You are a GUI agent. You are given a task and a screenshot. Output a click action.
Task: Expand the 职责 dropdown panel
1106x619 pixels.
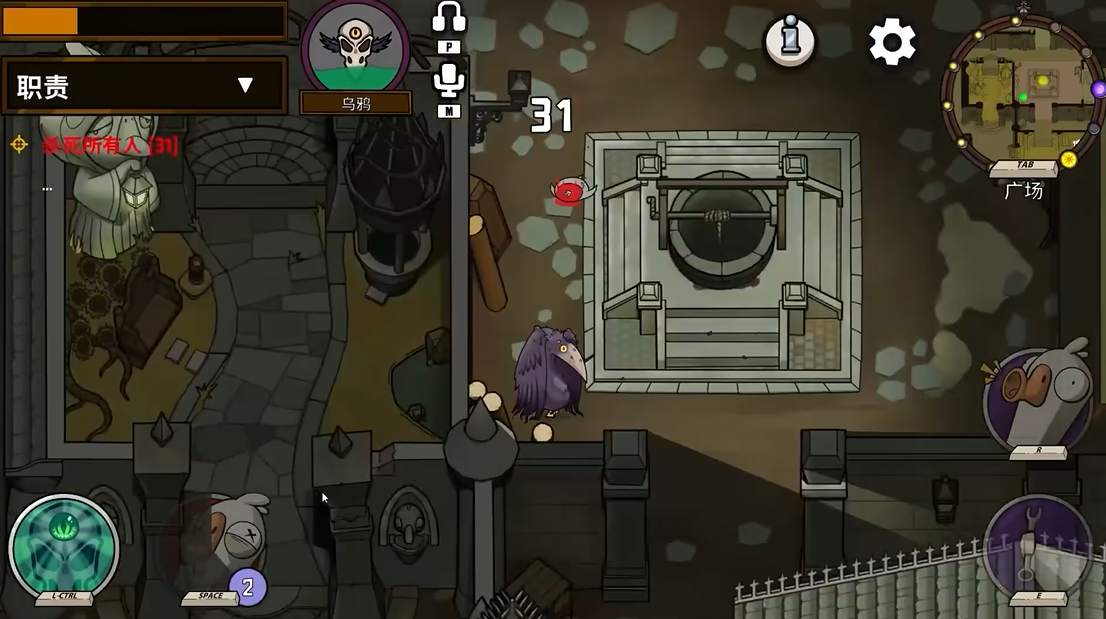pos(245,86)
